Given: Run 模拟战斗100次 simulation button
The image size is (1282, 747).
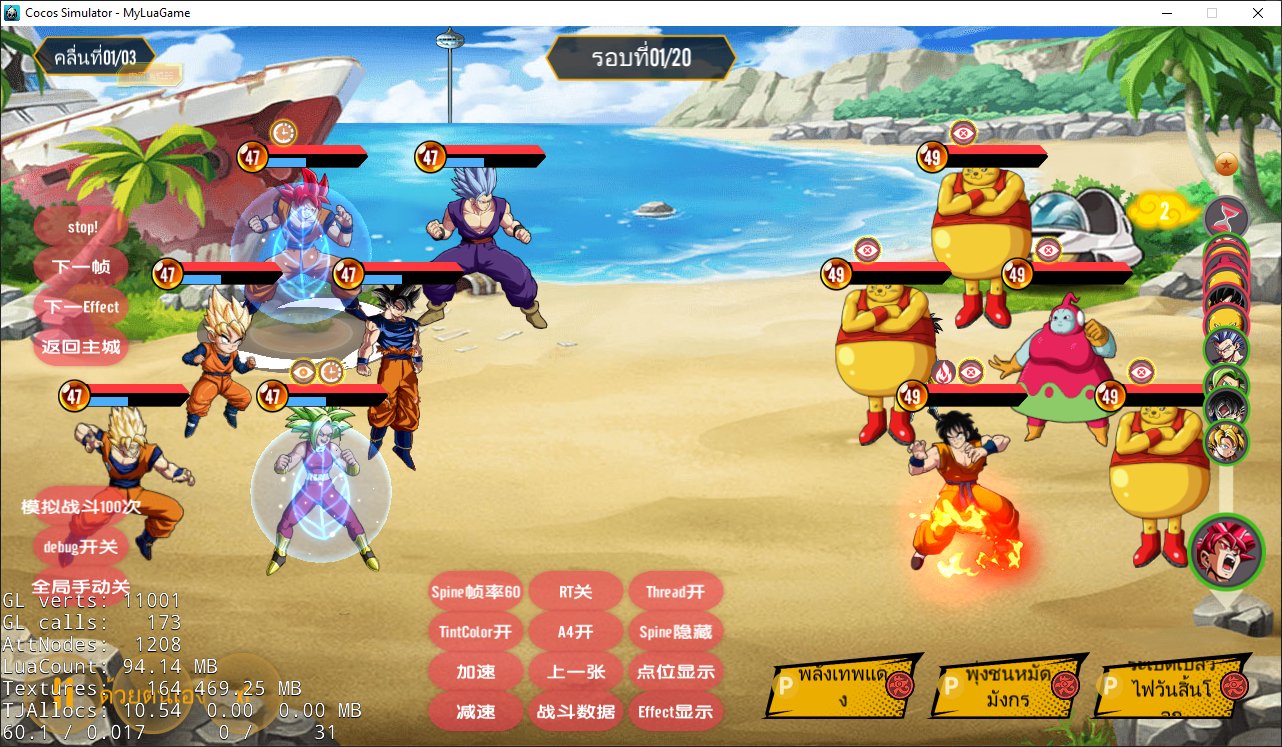Looking at the screenshot, I should pyautogui.click(x=82, y=507).
